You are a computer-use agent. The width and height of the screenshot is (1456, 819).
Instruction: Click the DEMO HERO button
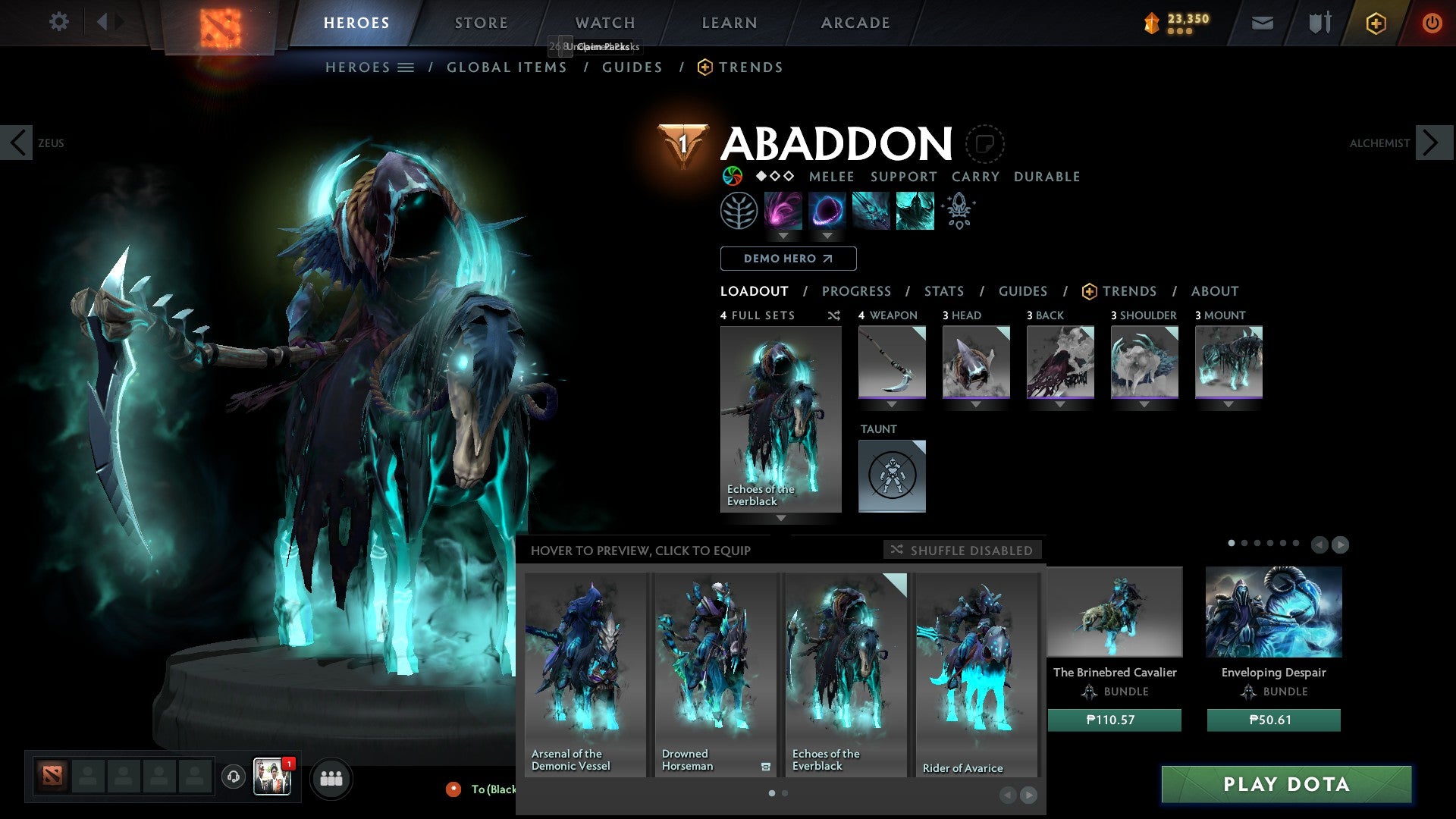[788, 258]
